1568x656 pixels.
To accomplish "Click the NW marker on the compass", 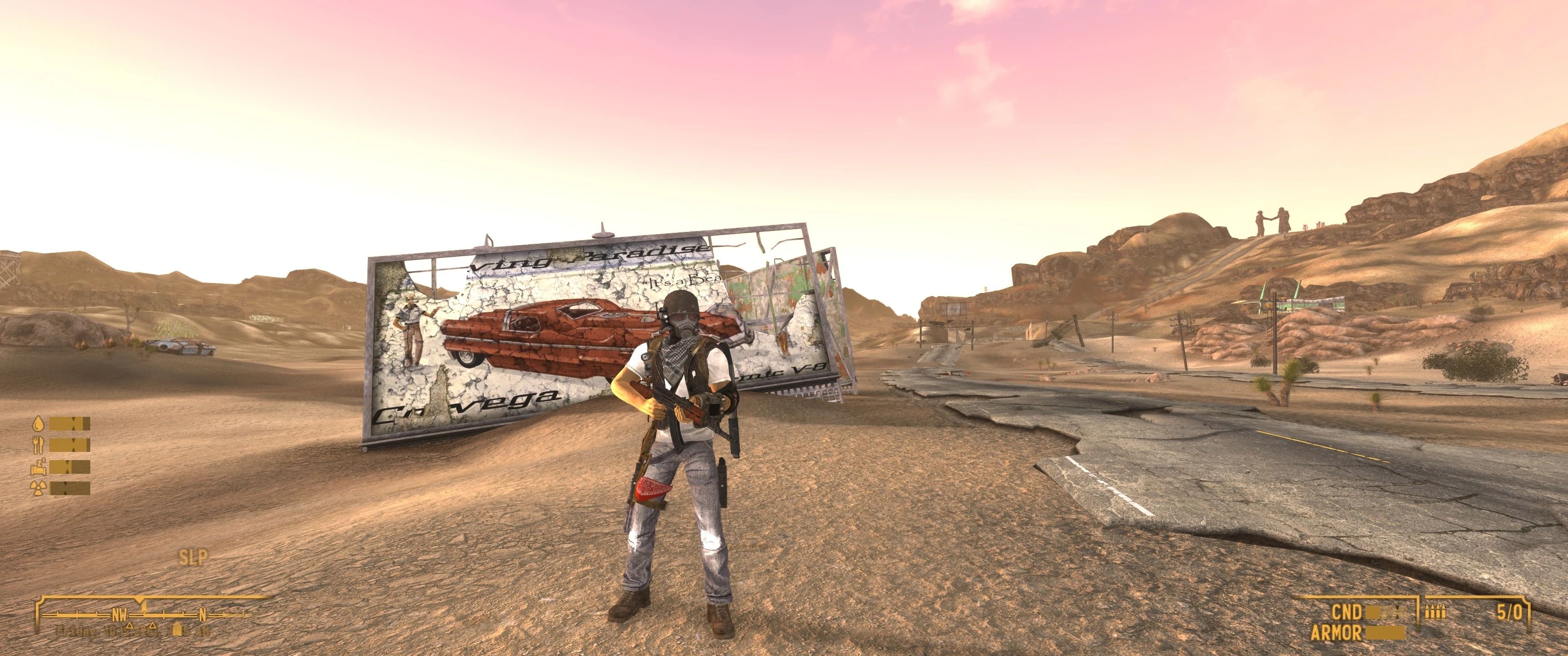I will click(x=119, y=615).
